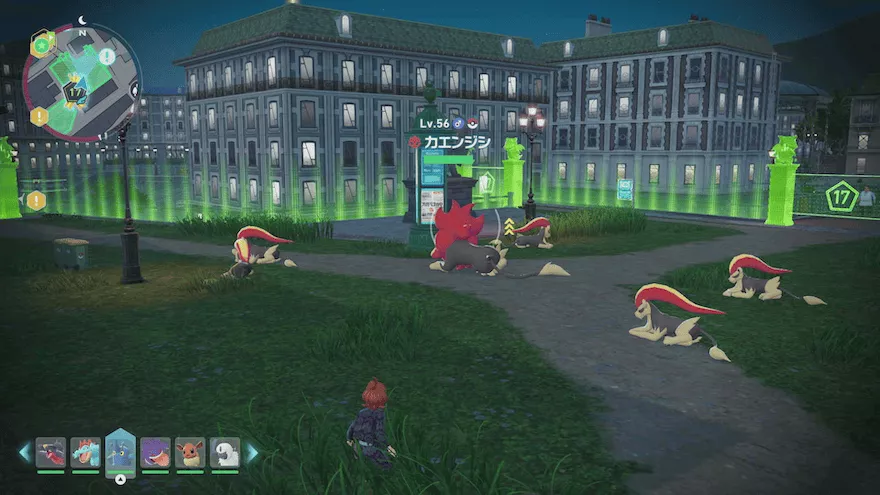This screenshot has width=880, height=495.
Task: Open the circular minimap
Action: click(x=81, y=82)
